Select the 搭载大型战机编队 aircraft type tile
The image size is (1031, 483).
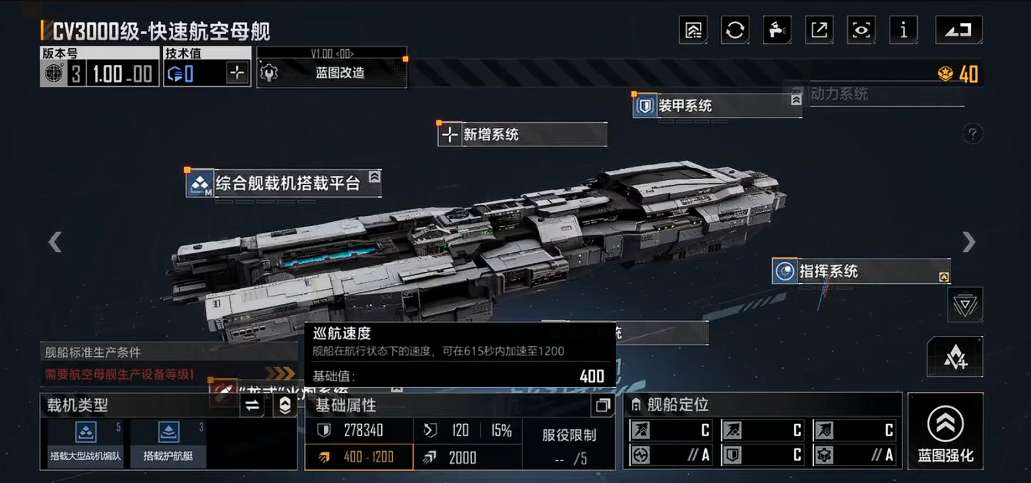pos(85,443)
